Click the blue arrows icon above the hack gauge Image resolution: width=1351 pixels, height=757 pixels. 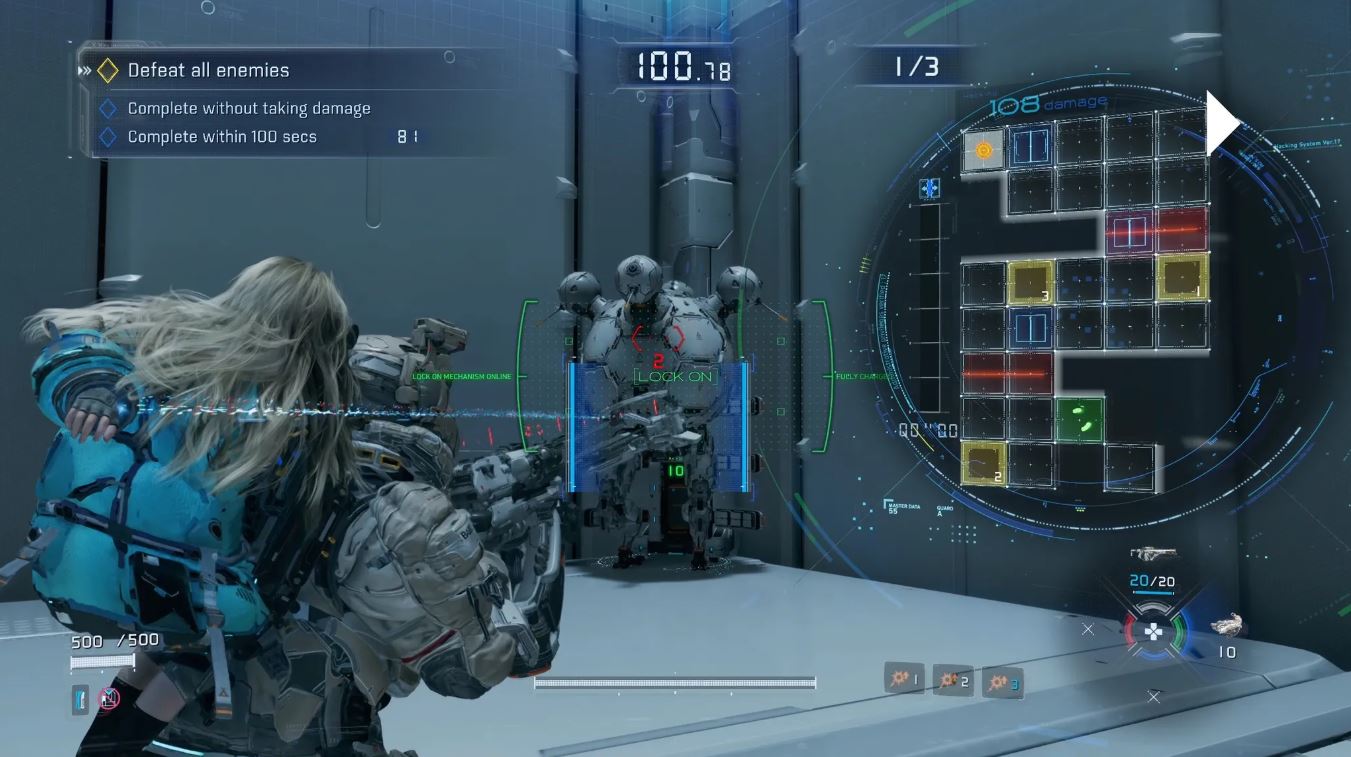[930, 188]
